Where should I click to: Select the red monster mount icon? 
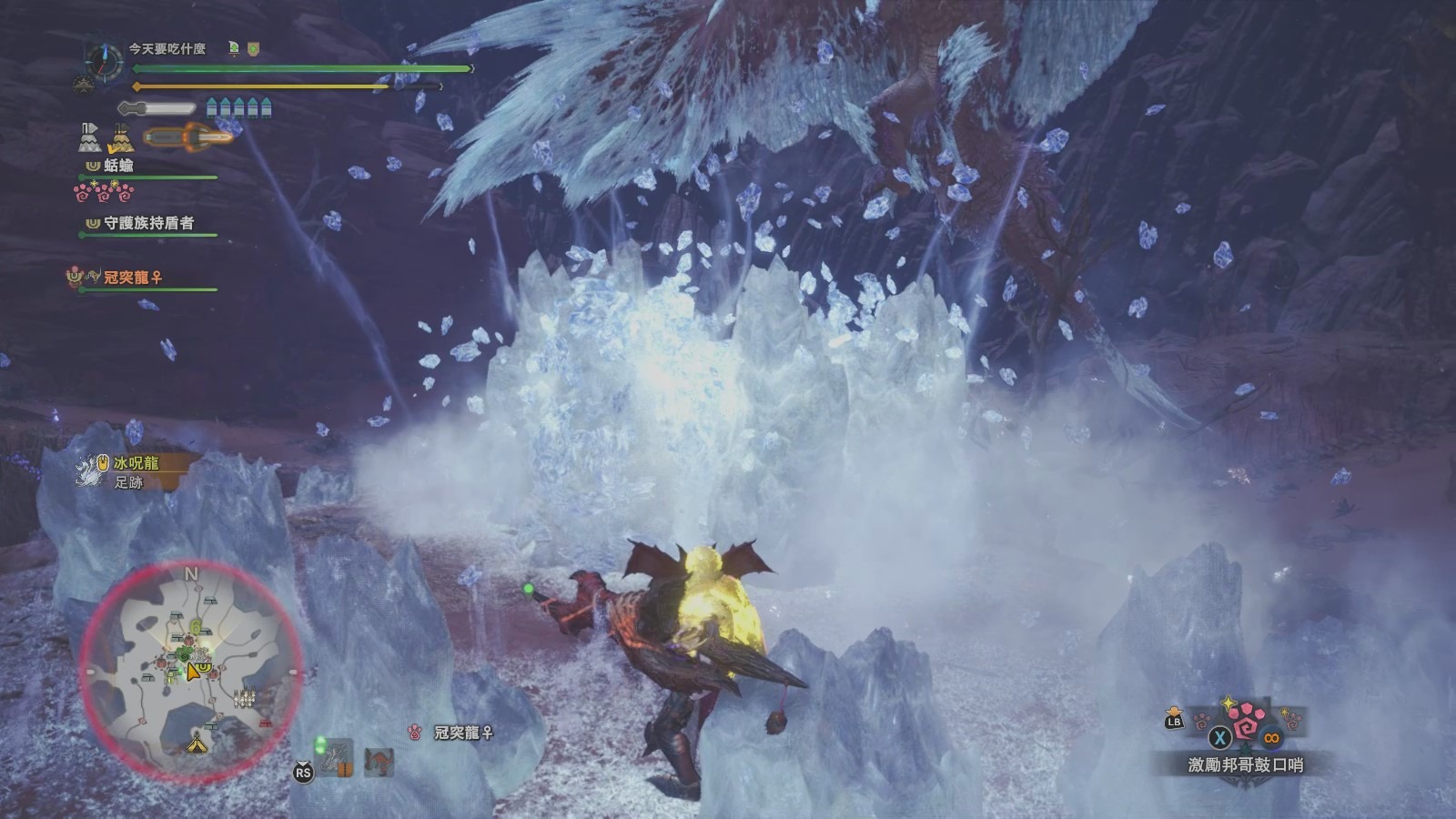coord(379,761)
